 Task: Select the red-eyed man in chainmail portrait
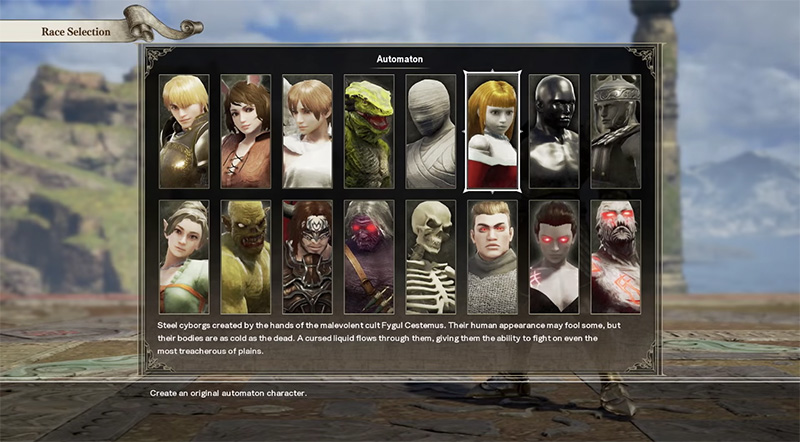pyautogui.click(x=492, y=256)
